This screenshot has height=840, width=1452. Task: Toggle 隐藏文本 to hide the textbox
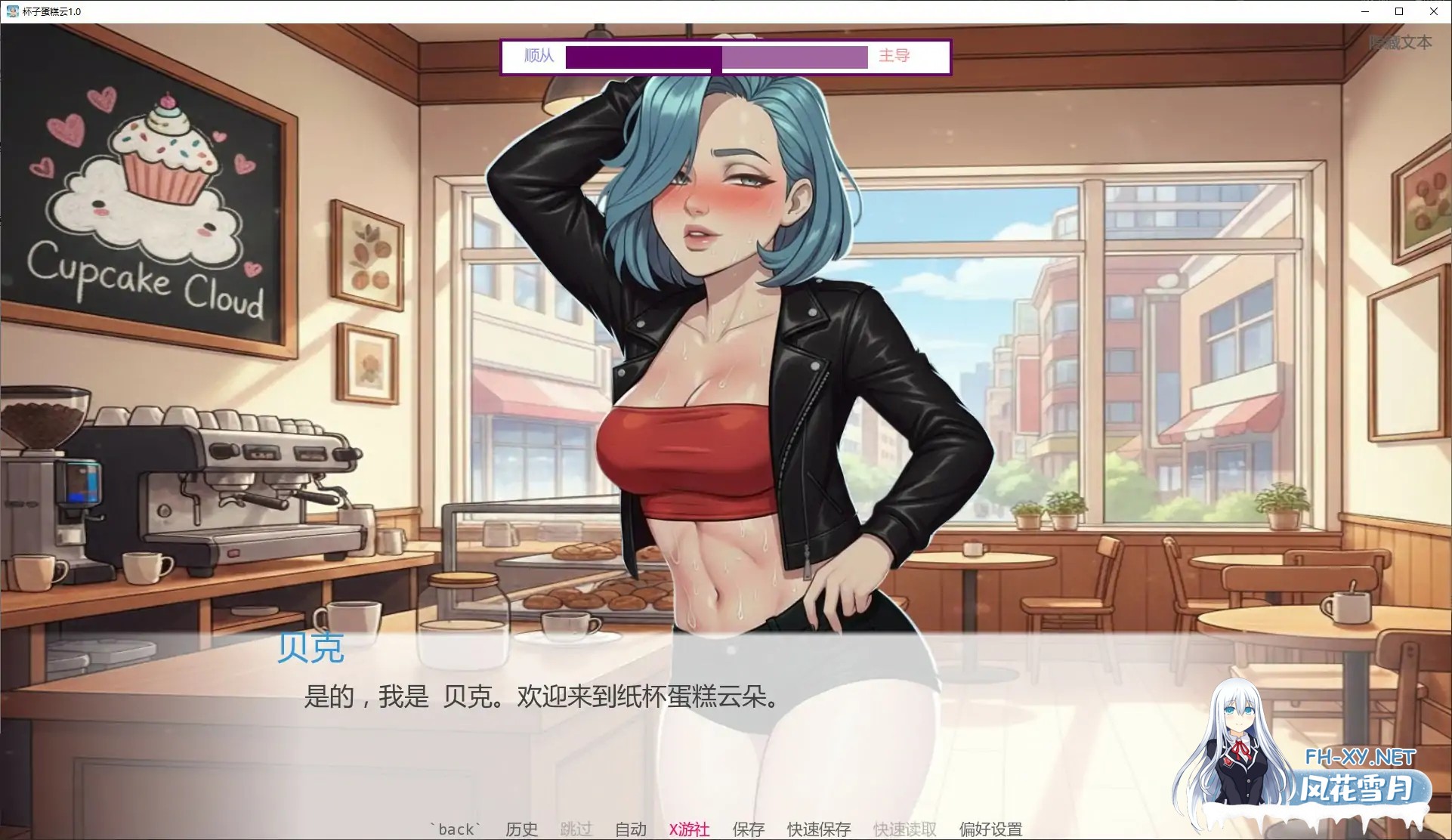1402,43
